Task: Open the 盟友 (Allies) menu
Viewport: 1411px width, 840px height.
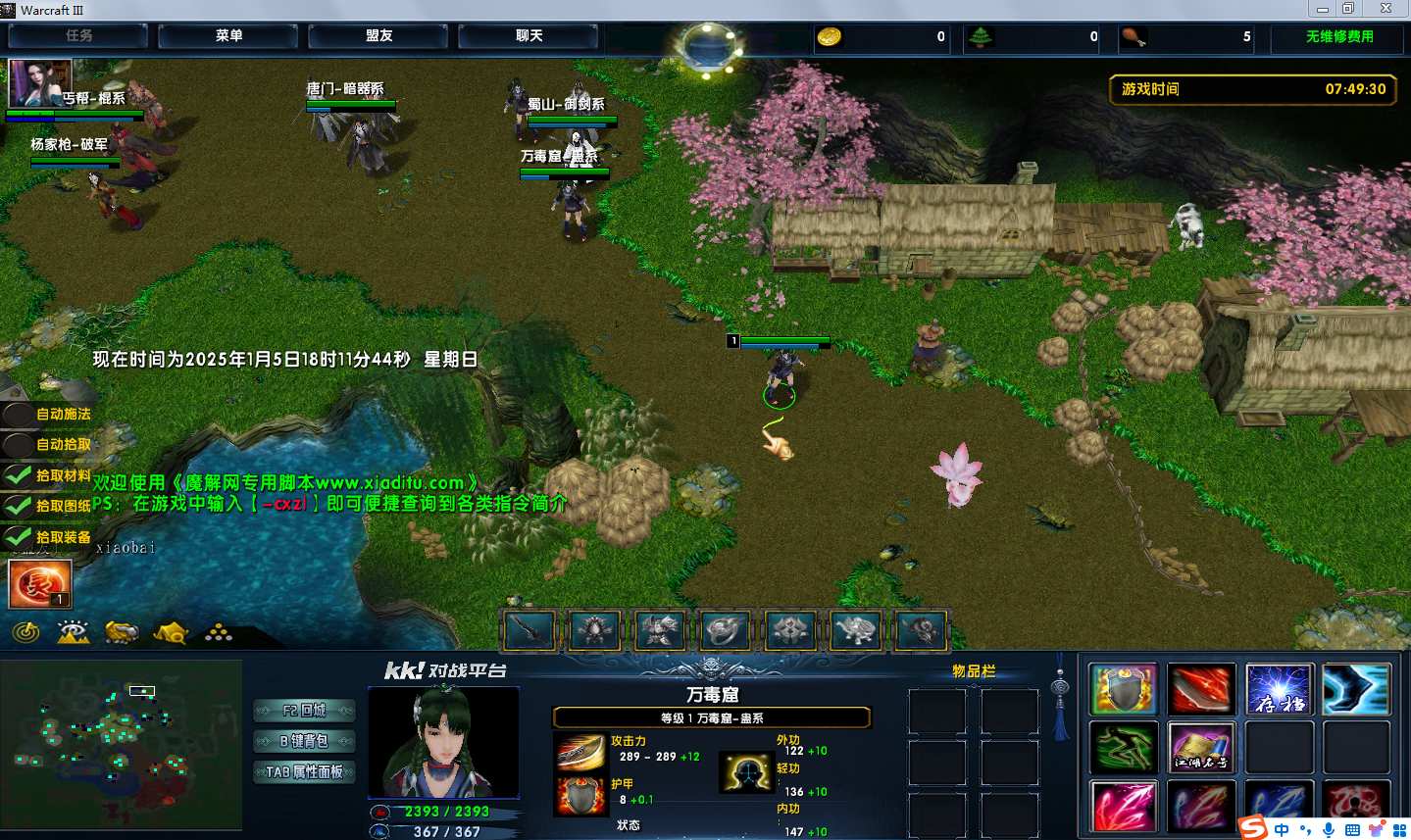Action: [378, 36]
